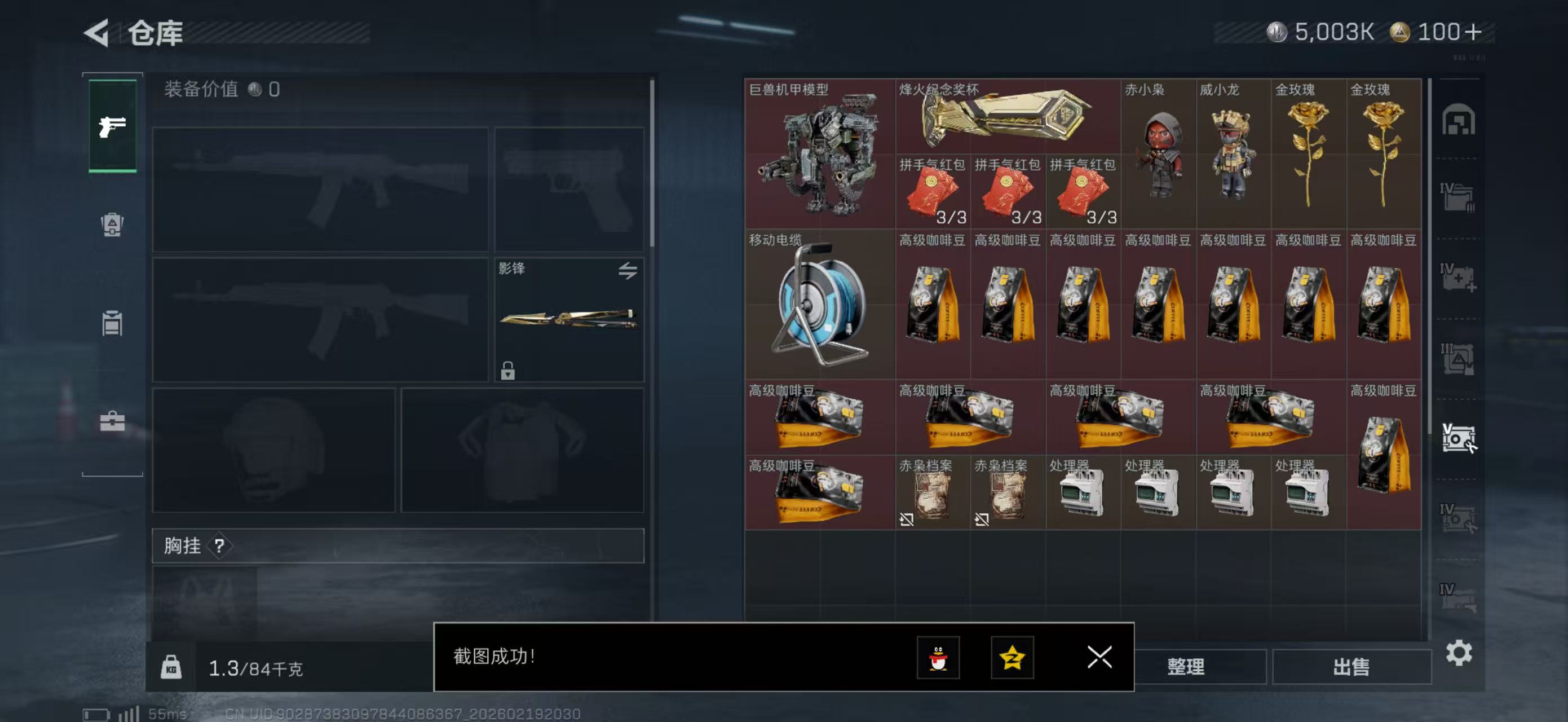1568x722 pixels.
Task: Toggle the corner marker on 赤枭档案
Action: click(907, 519)
